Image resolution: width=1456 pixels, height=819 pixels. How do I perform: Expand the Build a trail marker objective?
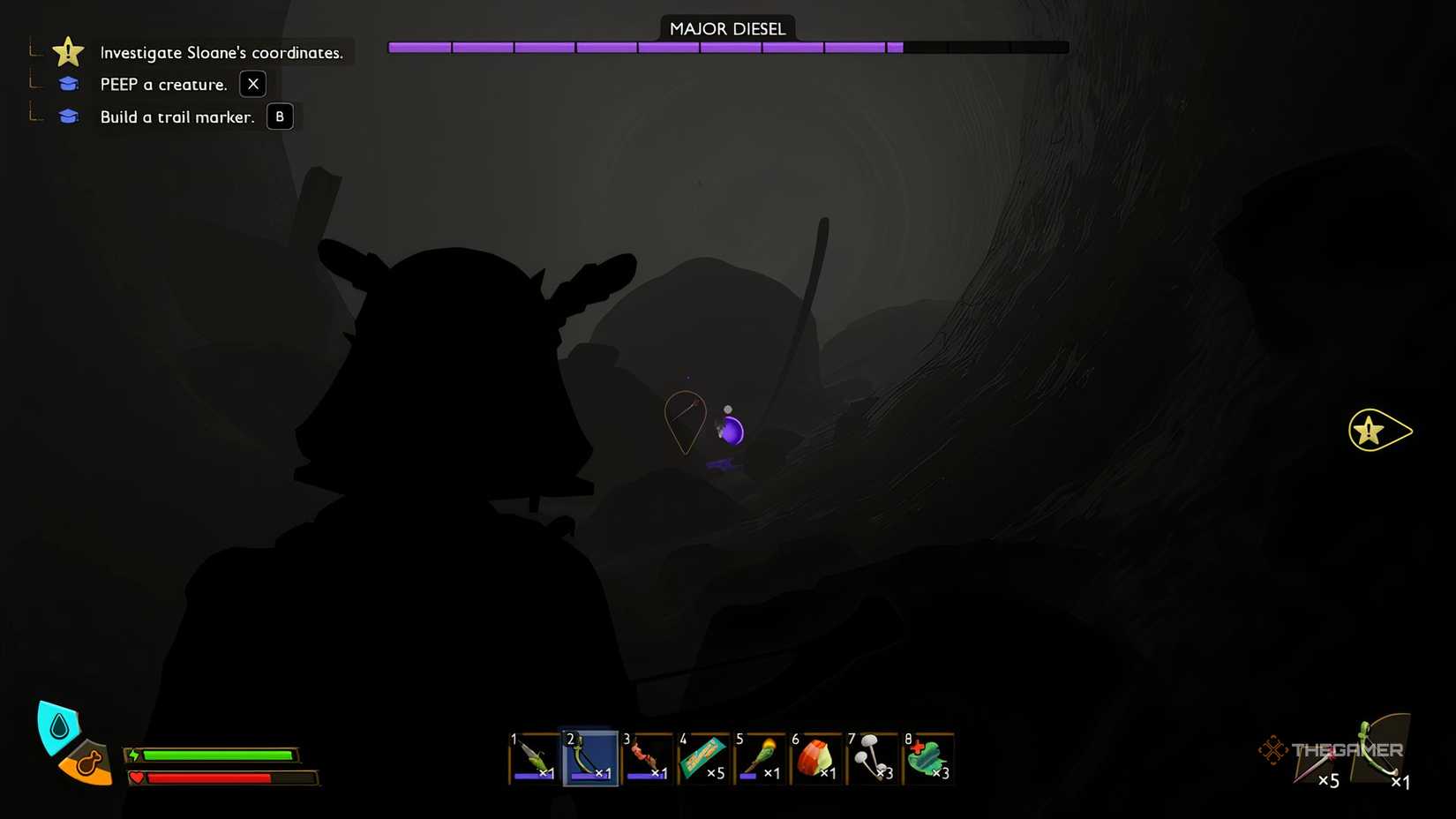pos(177,116)
